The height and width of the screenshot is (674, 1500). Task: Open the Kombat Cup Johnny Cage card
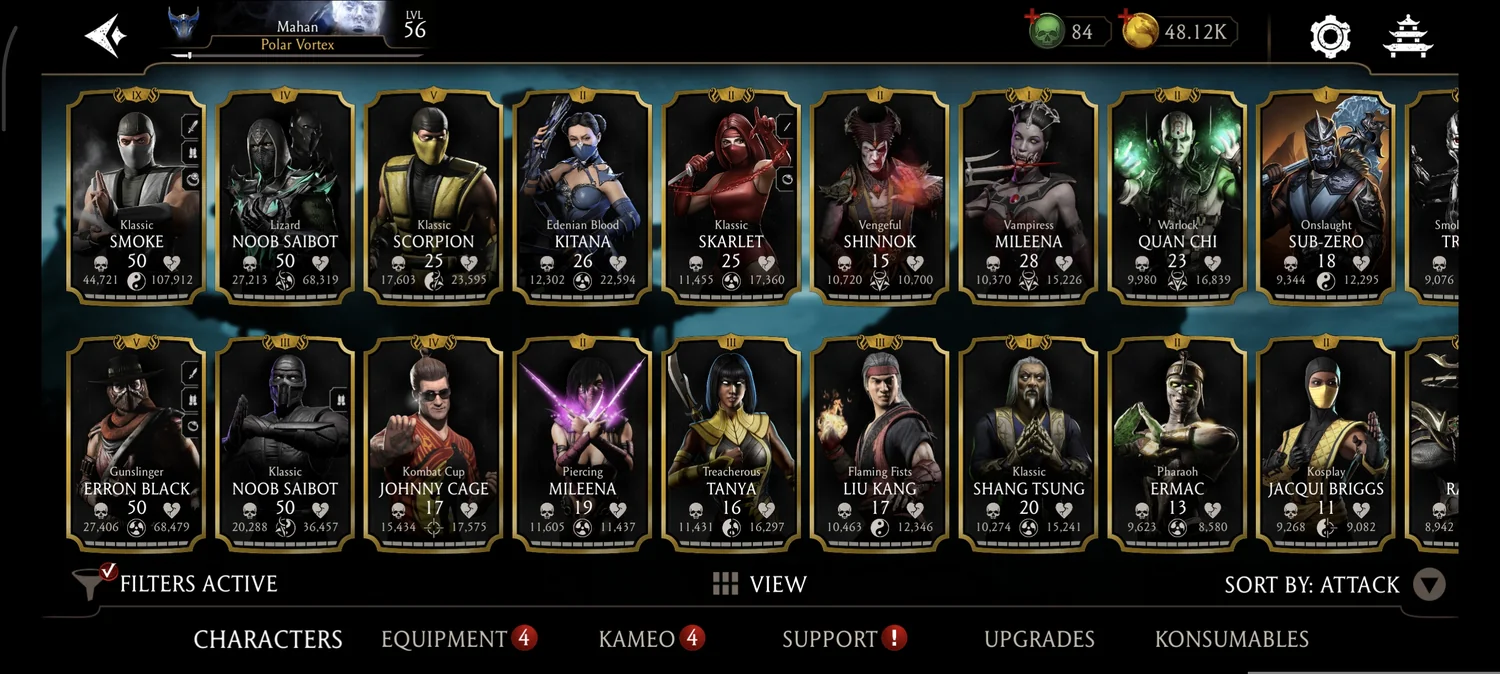click(x=434, y=443)
